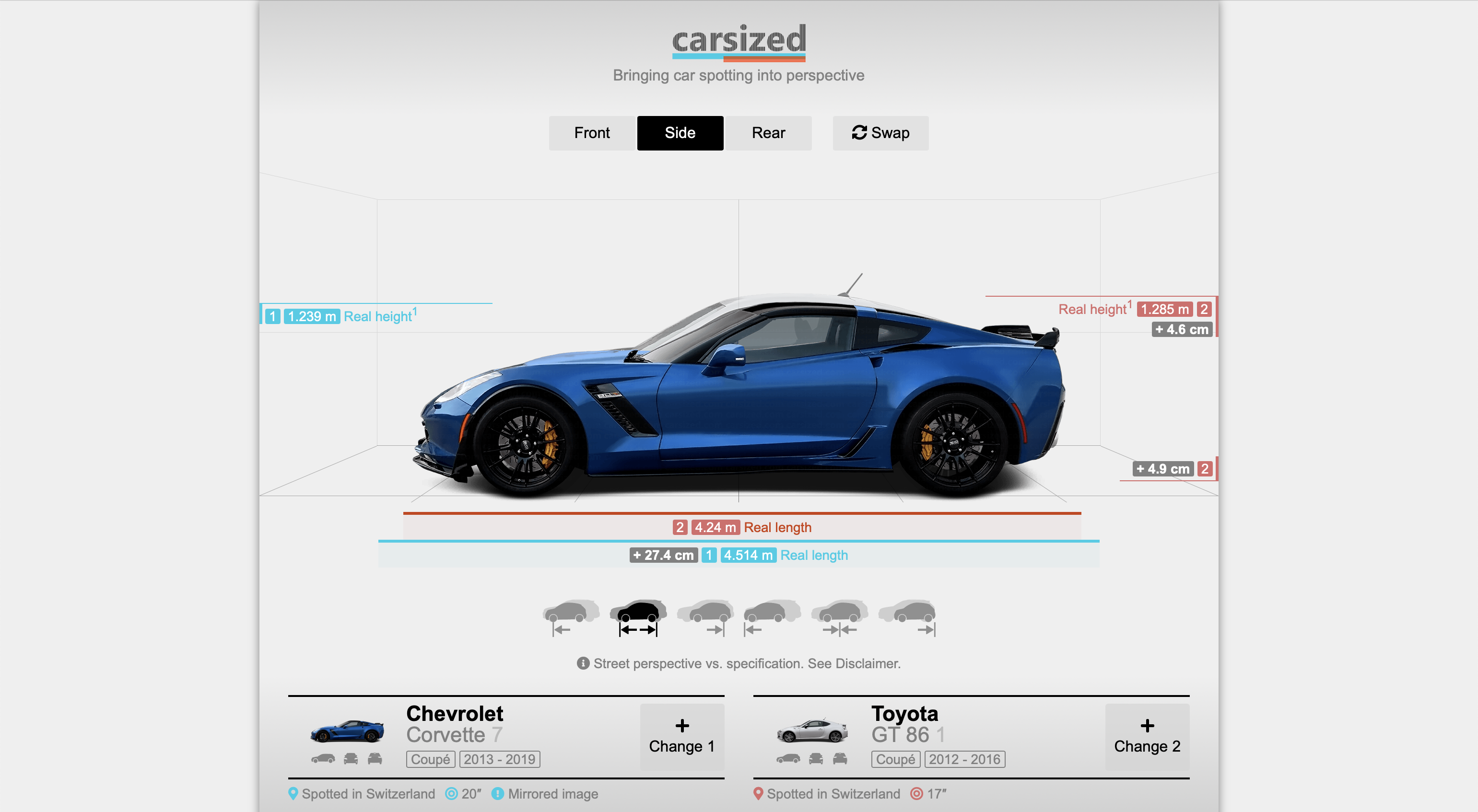Click the 2013 - 2019 year tag

click(x=499, y=759)
